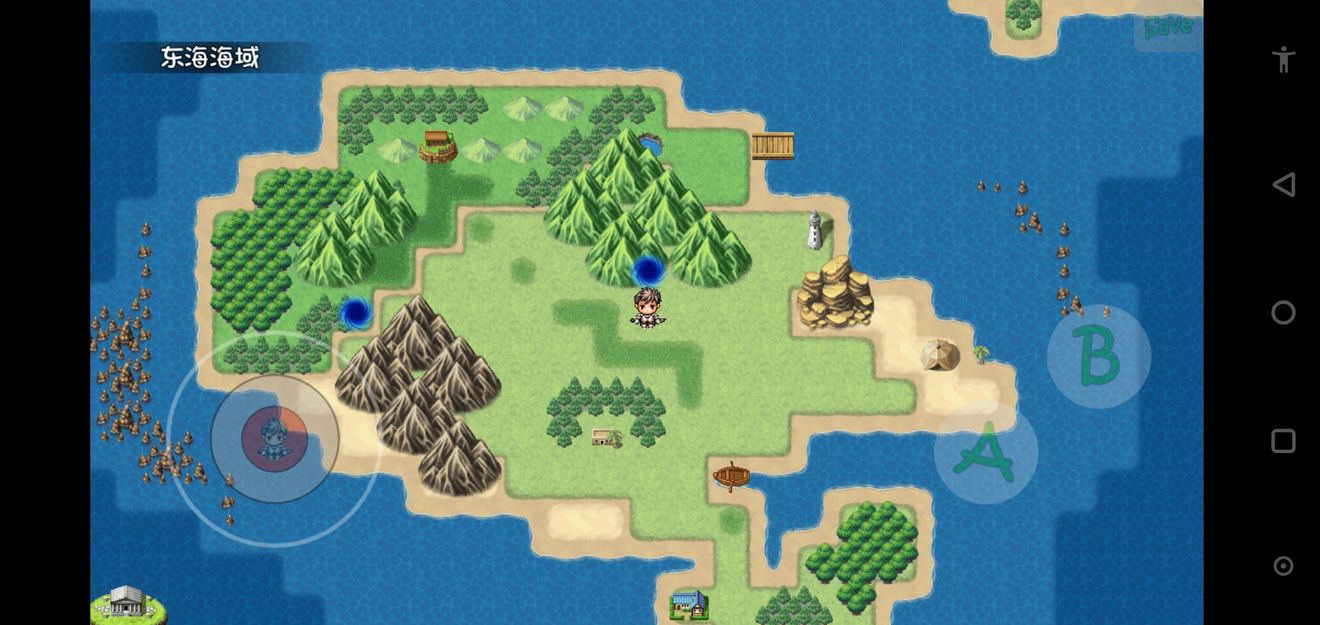Touch the virtual joystick center knob
Image resolution: width=1320 pixels, height=625 pixels.
tap(274, 439)
